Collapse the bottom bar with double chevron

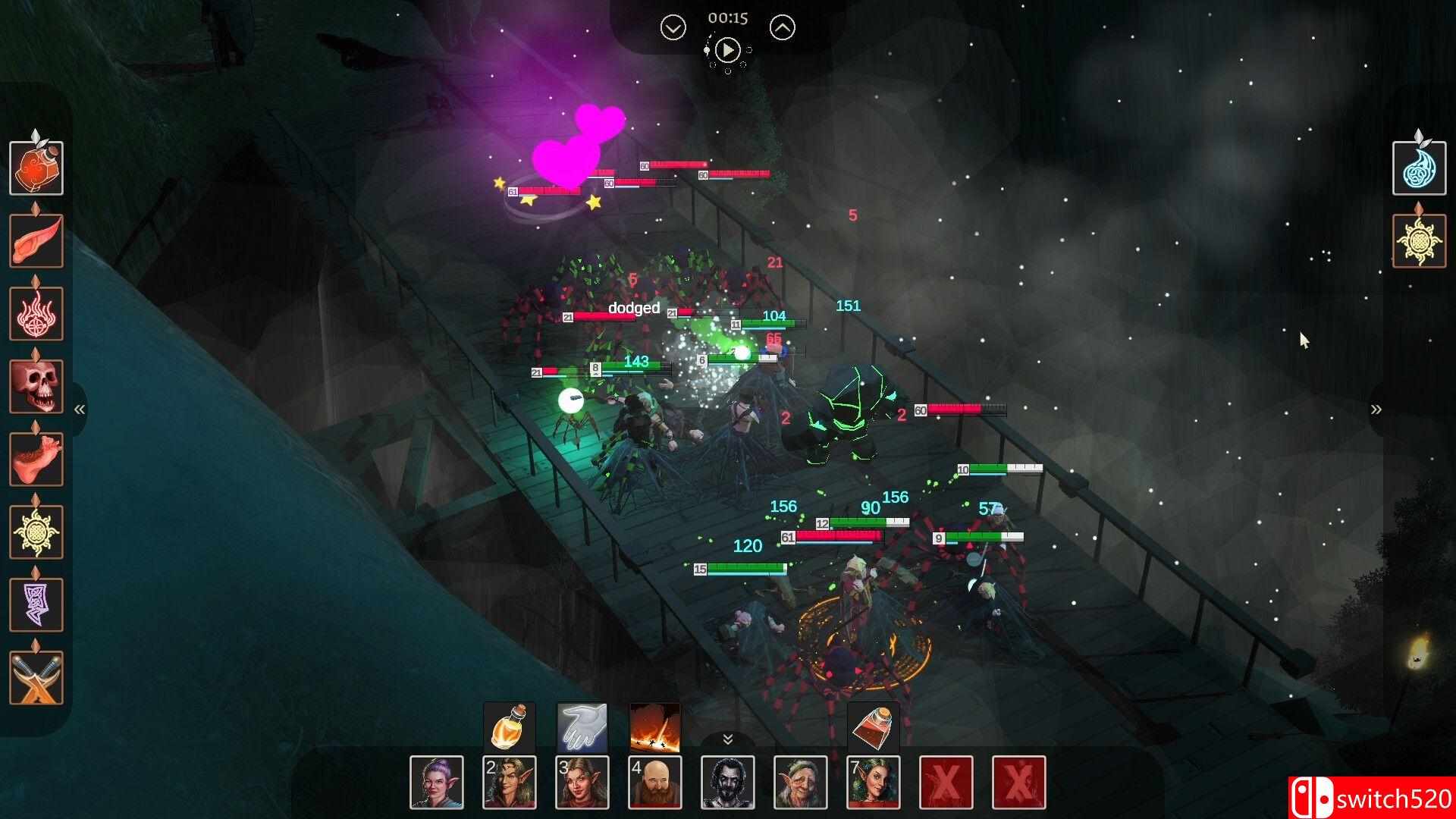pyautogui.click(x=727, y=739)
